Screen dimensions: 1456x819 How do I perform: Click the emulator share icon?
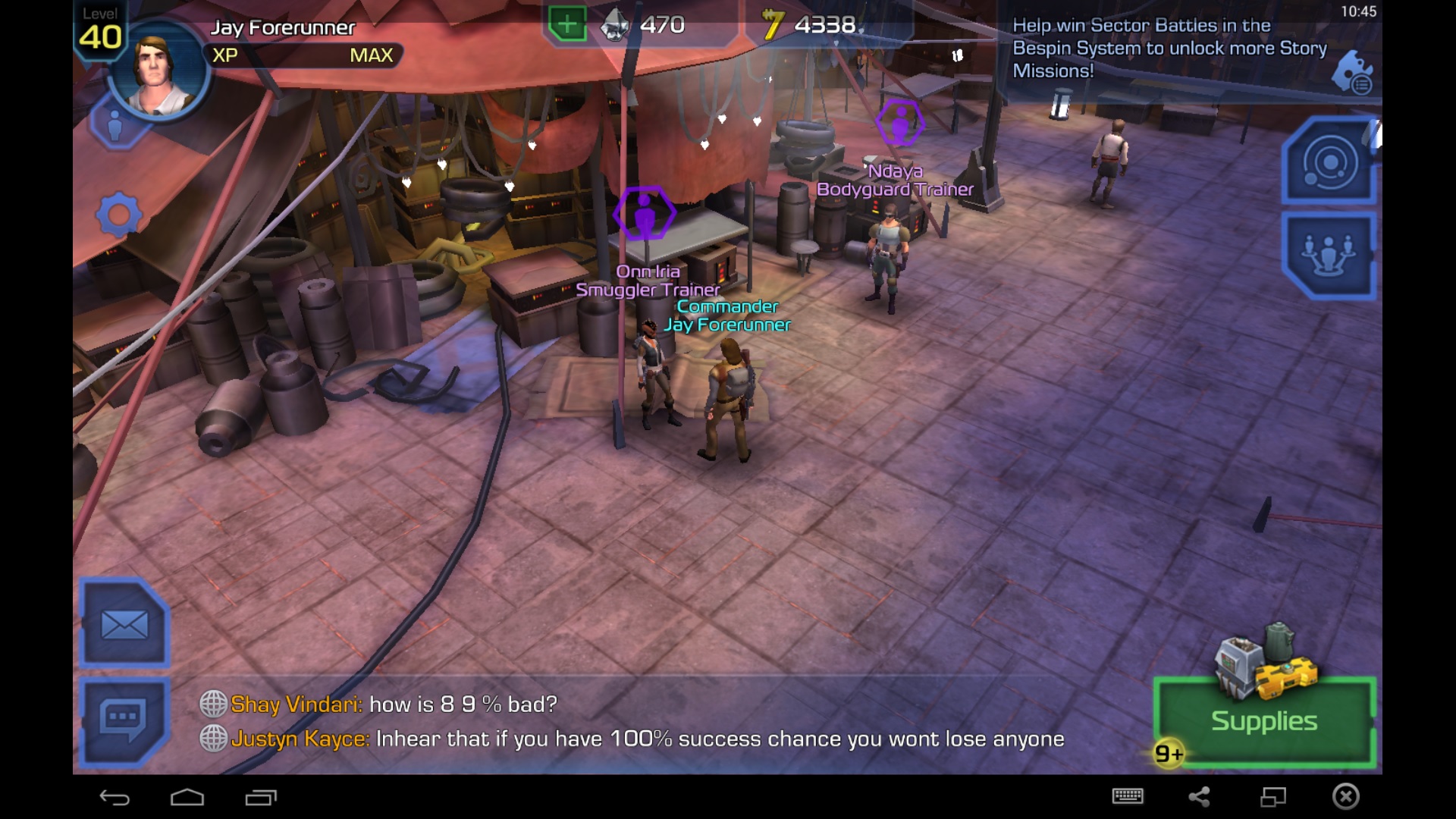point(1199,796)
